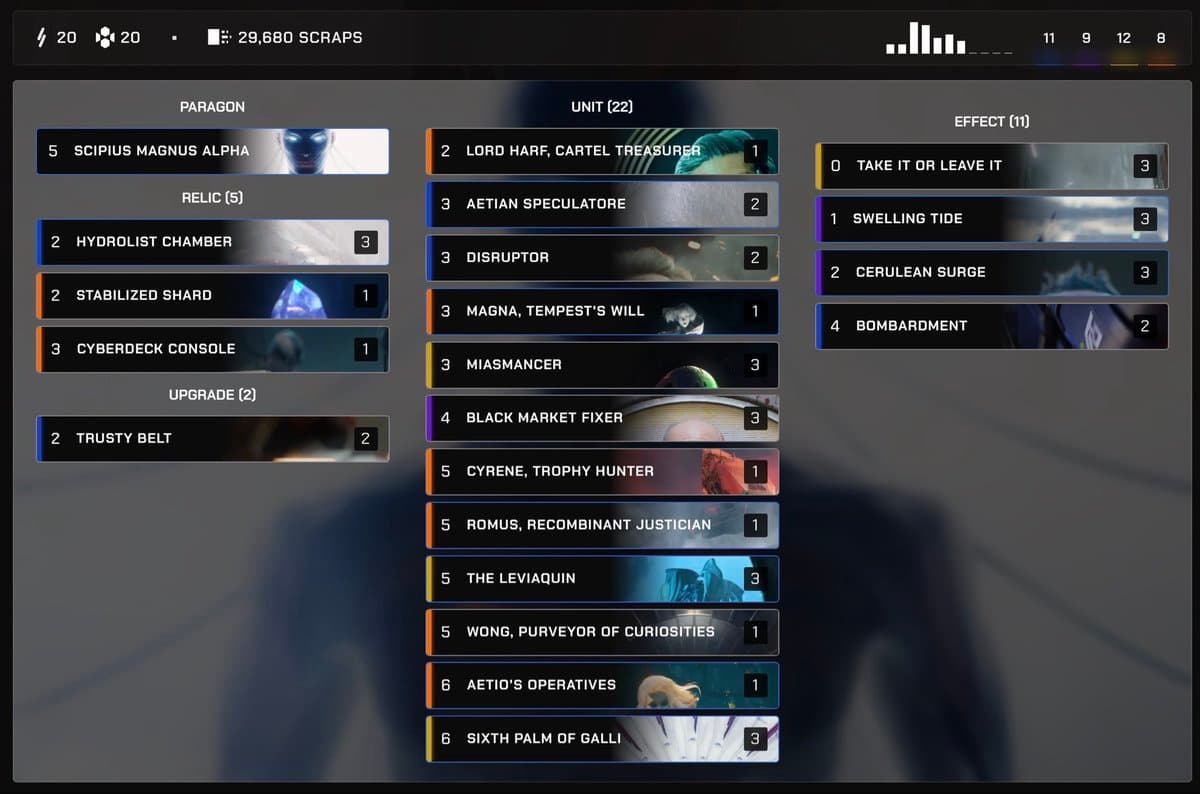Pick Lord Harf, Cartel Treasurer unit

click(601, 151)
